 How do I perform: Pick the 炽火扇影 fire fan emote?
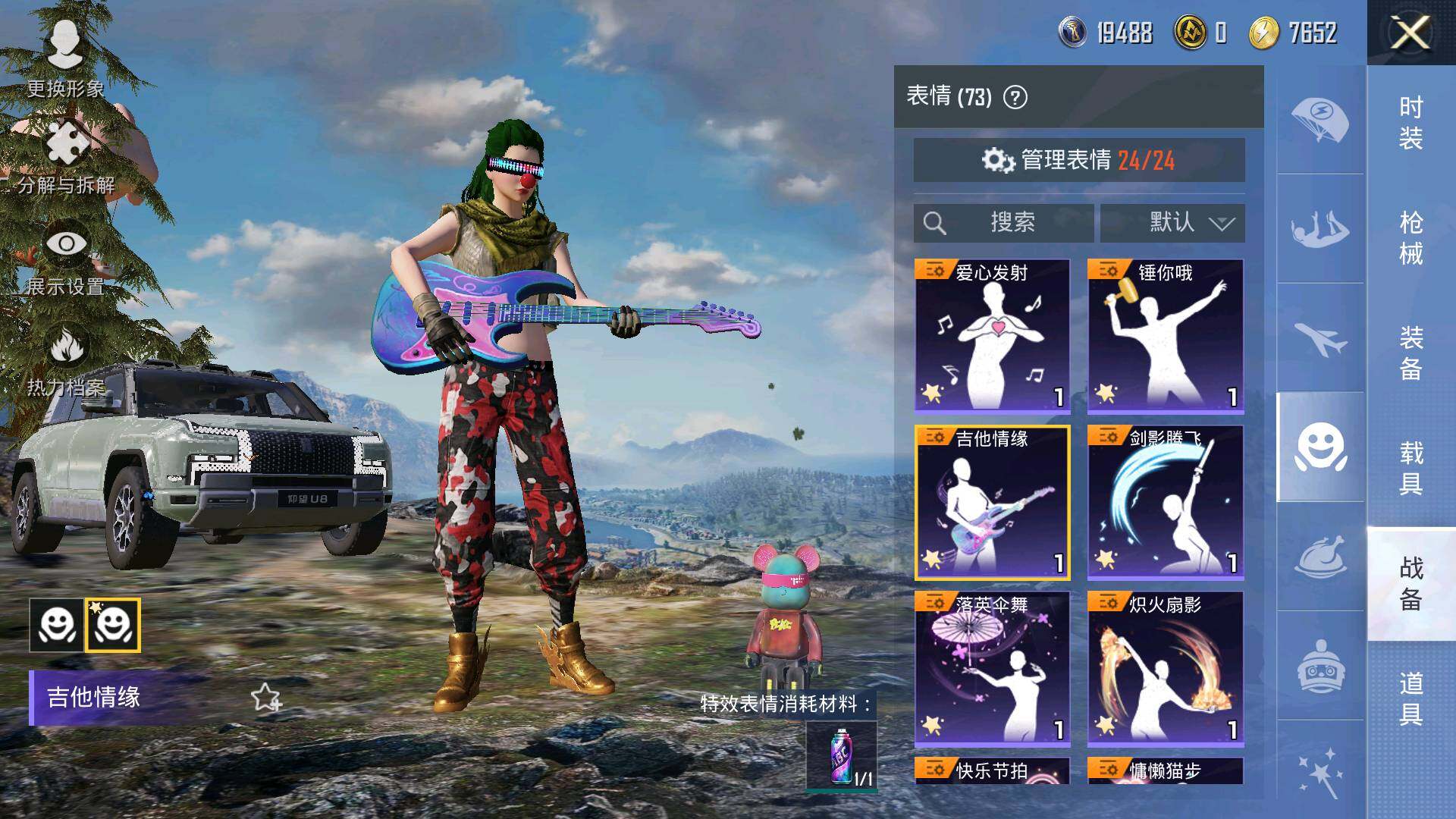pos(1165,669)
